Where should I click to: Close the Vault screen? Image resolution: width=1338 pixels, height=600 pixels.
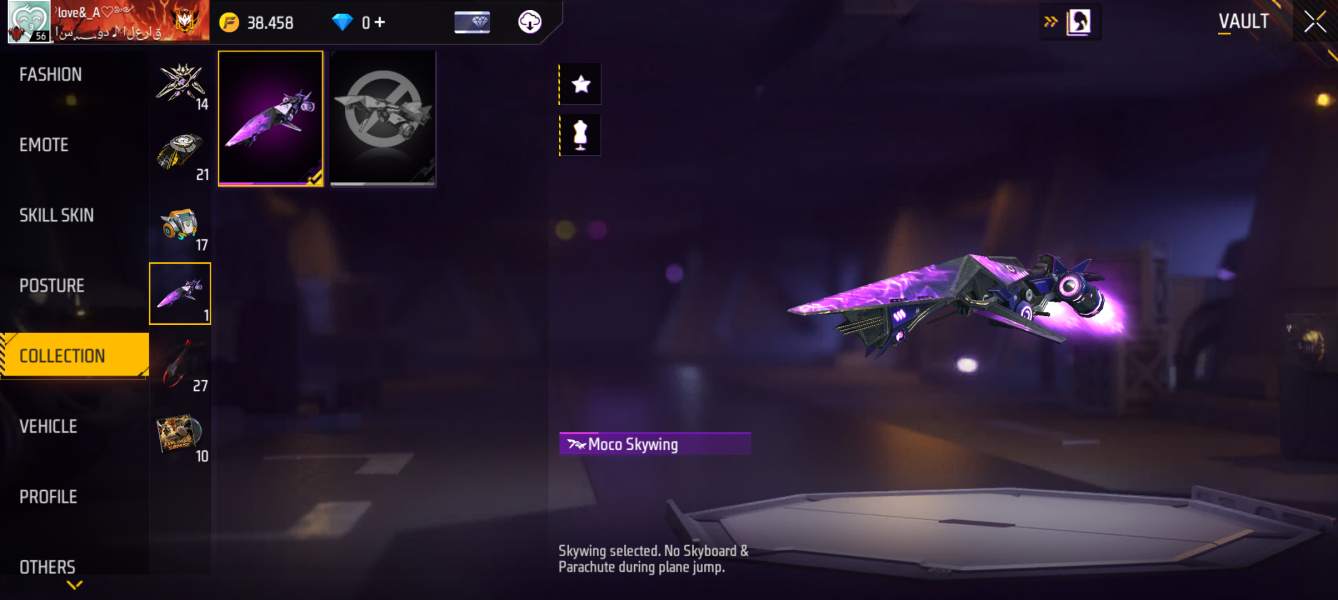(1315, 22)
